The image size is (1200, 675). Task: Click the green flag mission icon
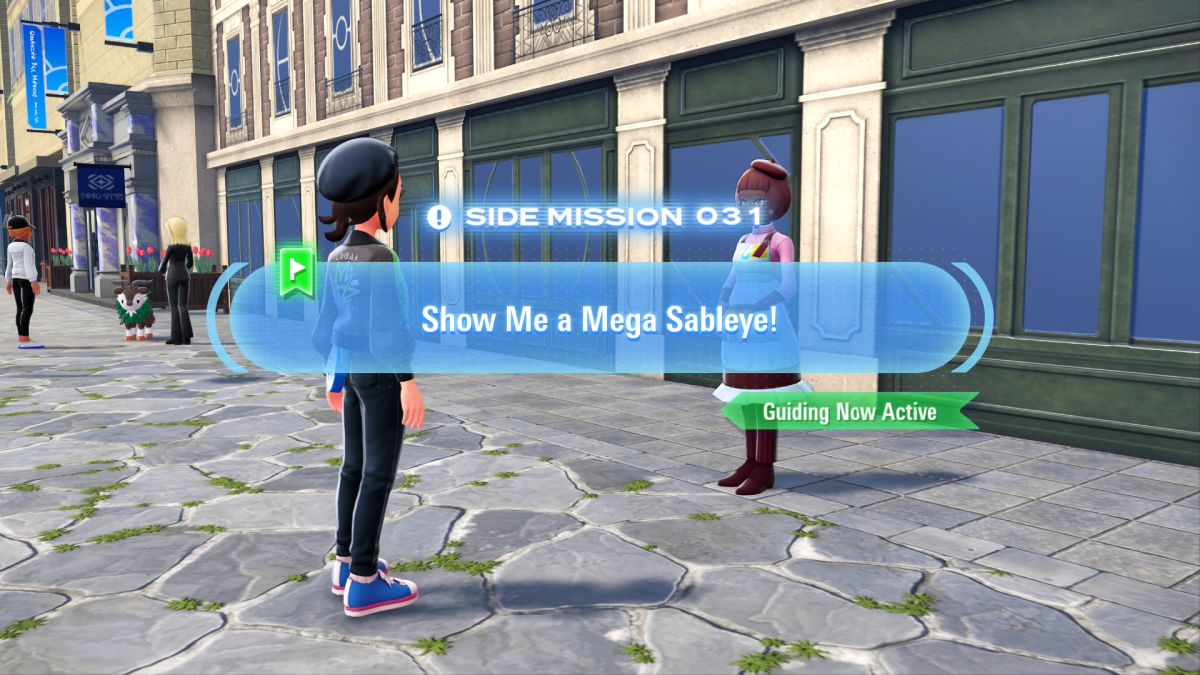click(x=297, y=271)
